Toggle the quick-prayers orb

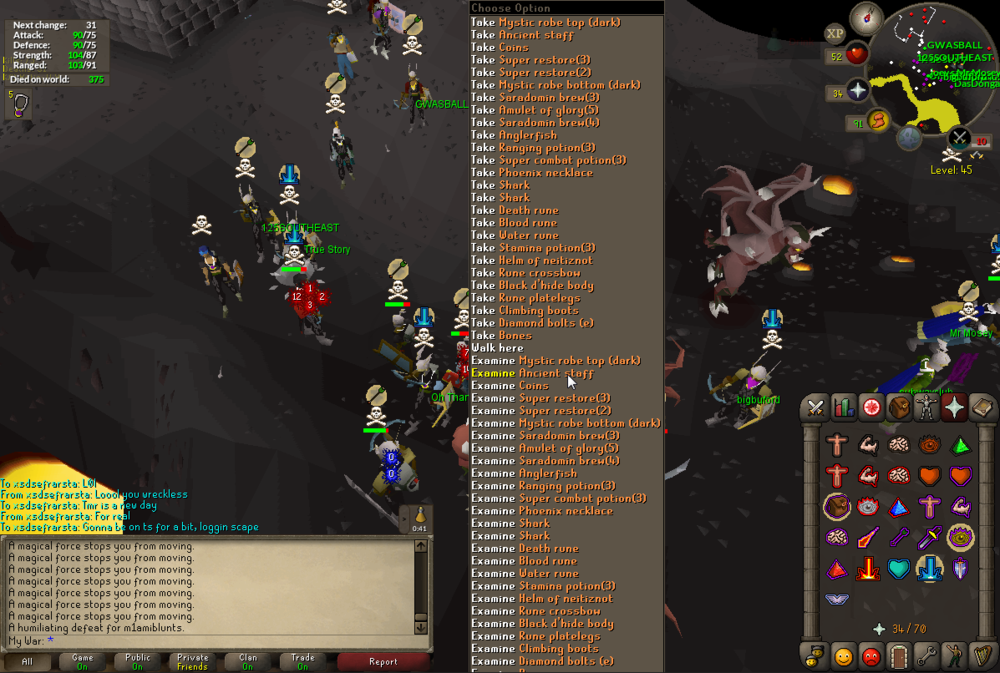point(858,92)
